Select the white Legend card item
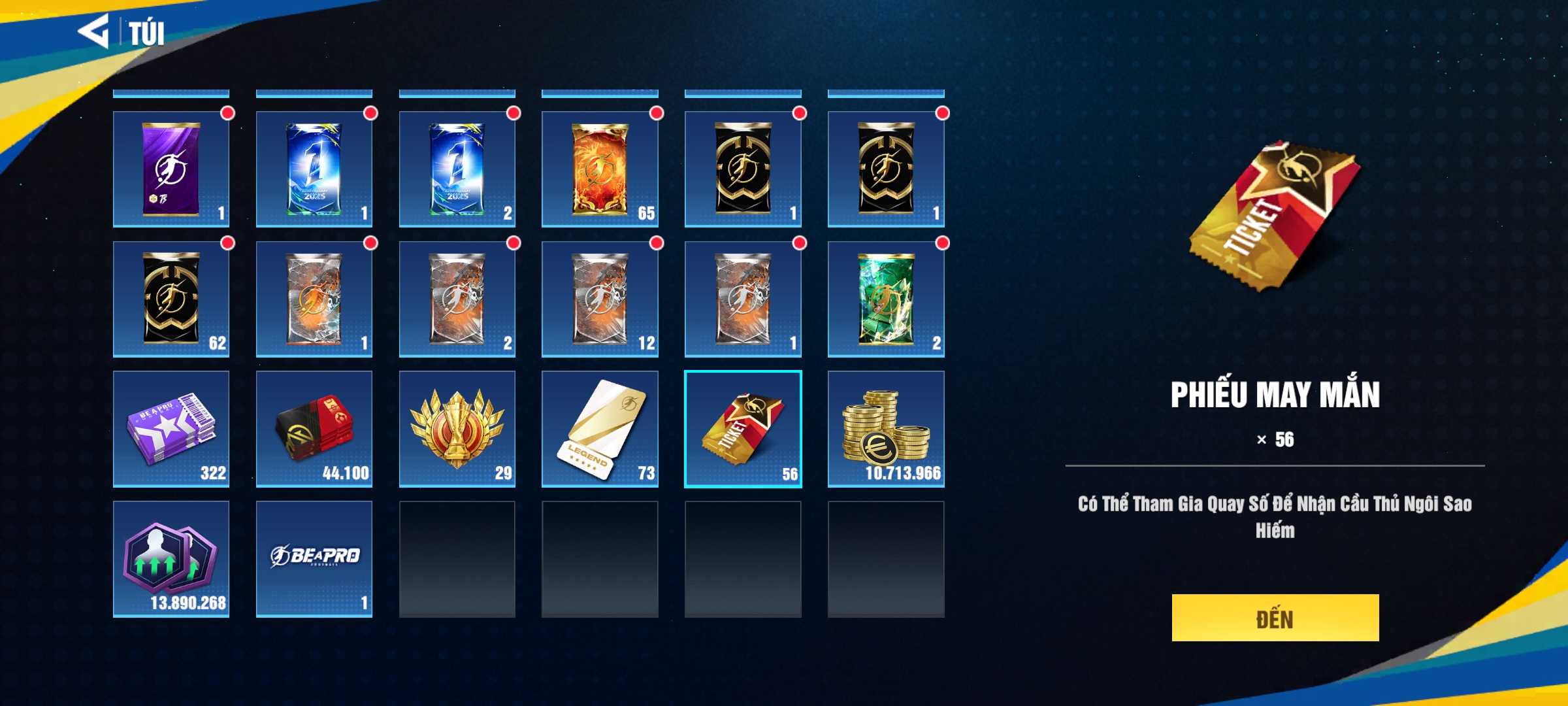Image resolution: width=1568 pixels, height=706 pixels. point(600,429)
